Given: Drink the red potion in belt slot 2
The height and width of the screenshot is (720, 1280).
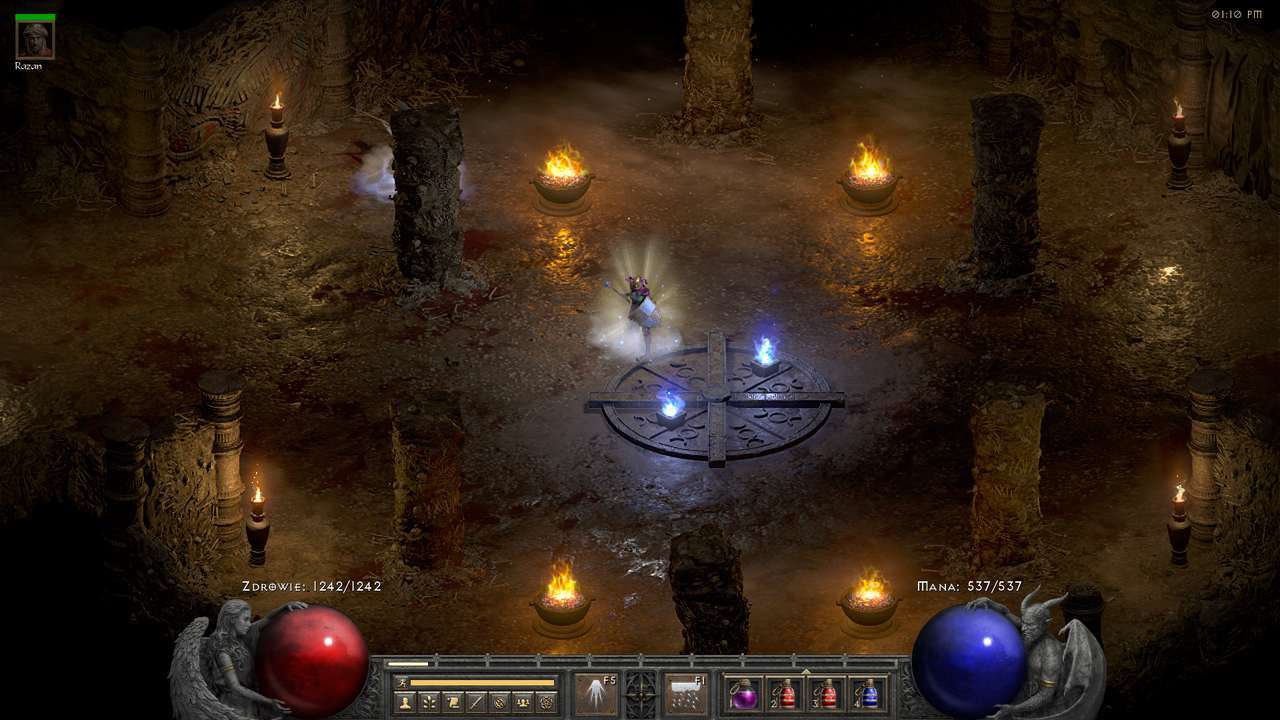Looking at the screenshot, I should tap(786, 694).
